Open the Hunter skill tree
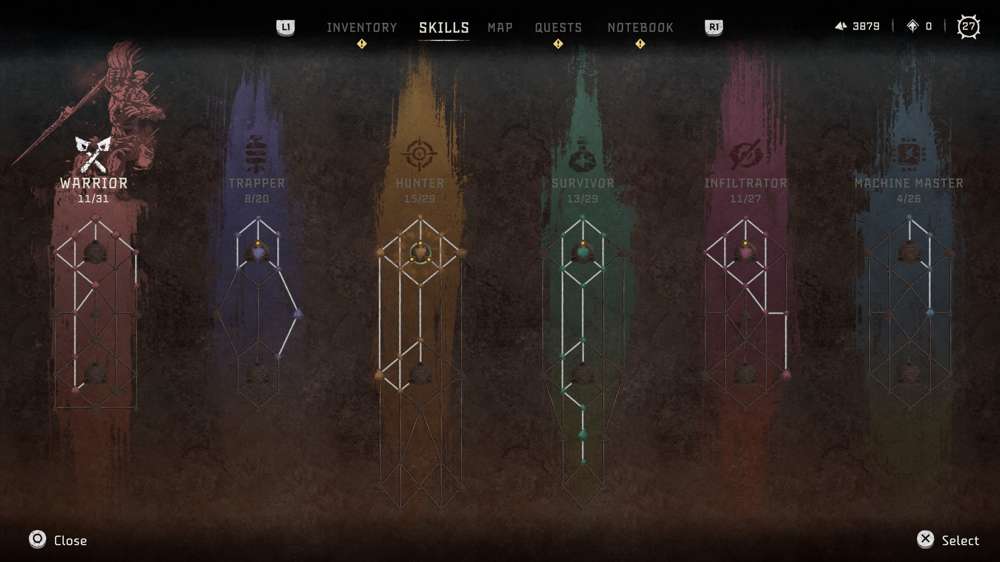The width and height of the screenshot is (1000, 562). point(420,183)
